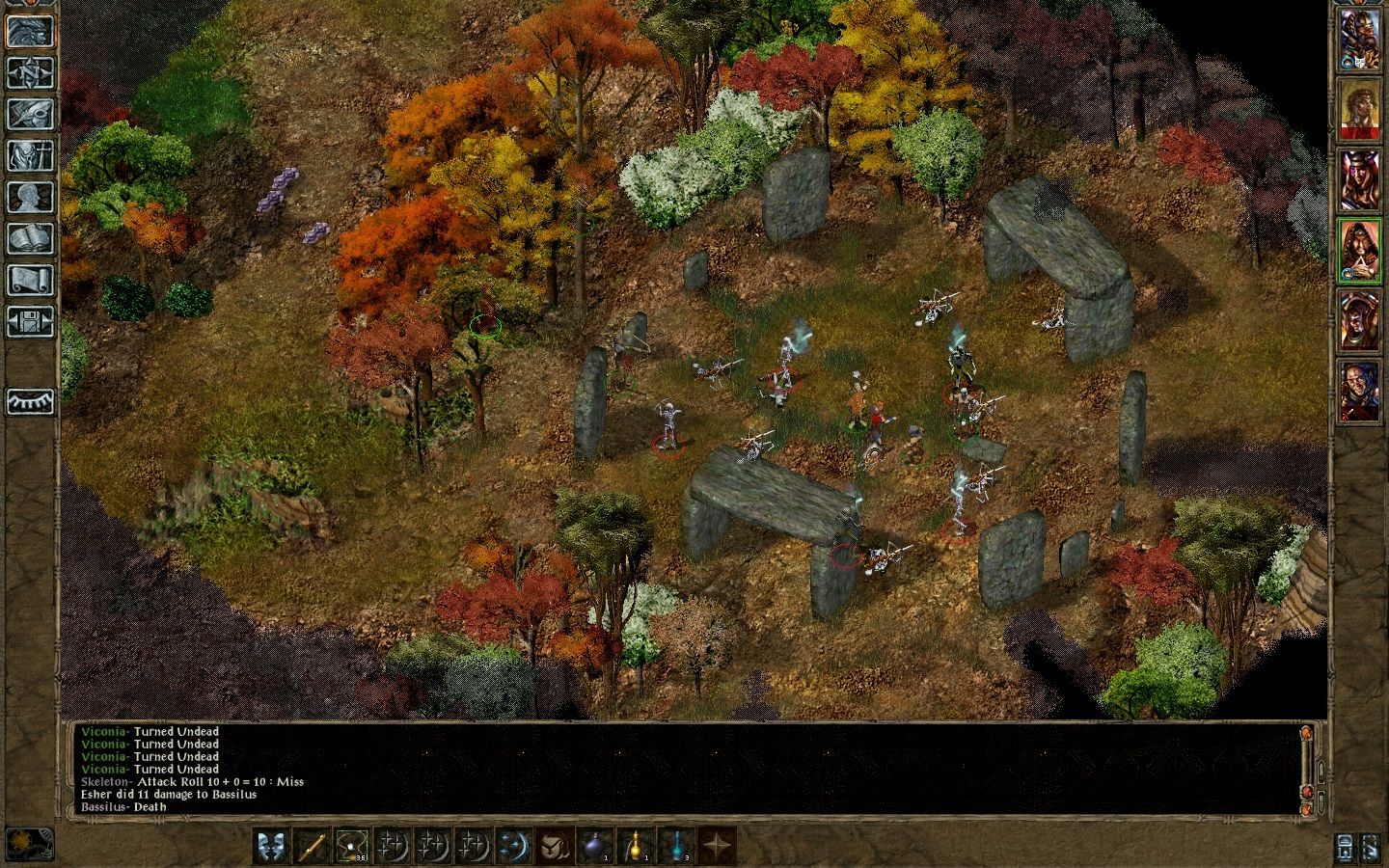The width and height of the screenshot is (1389, 868).
Task: Click the pouch use-item button
Action: 556,846
